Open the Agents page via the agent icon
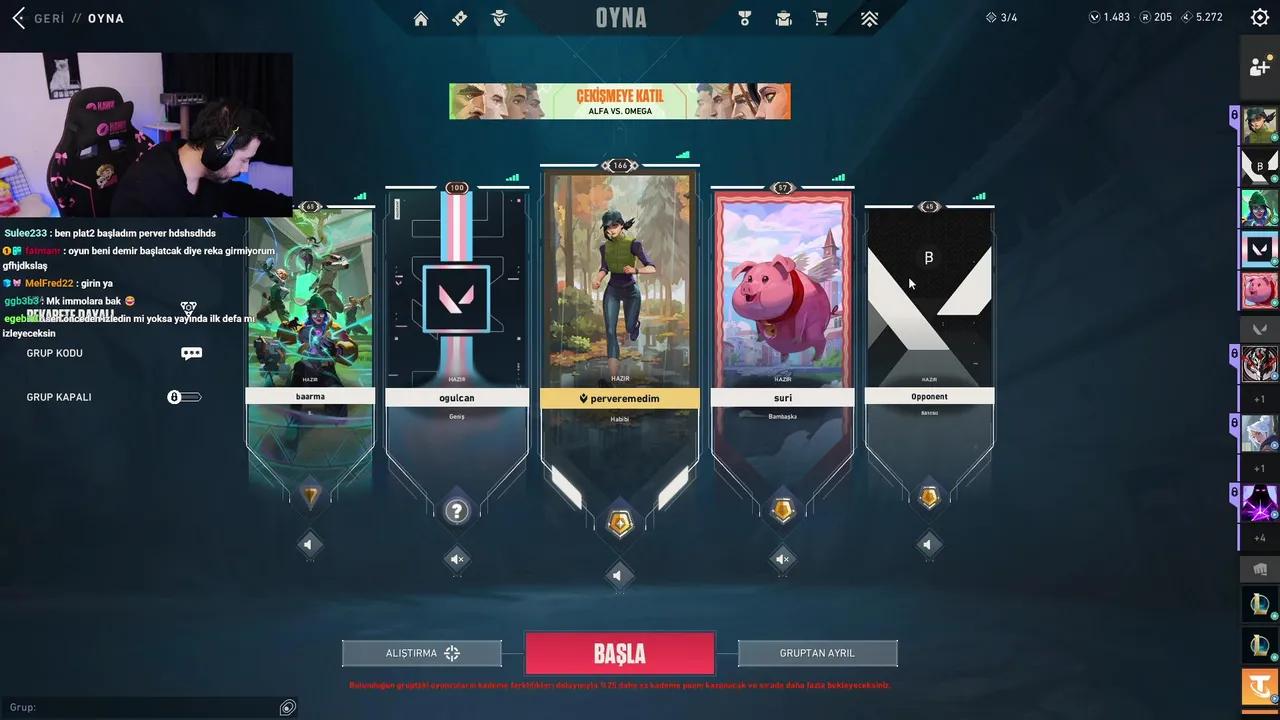1280x720 pixels. pos(499,18)
